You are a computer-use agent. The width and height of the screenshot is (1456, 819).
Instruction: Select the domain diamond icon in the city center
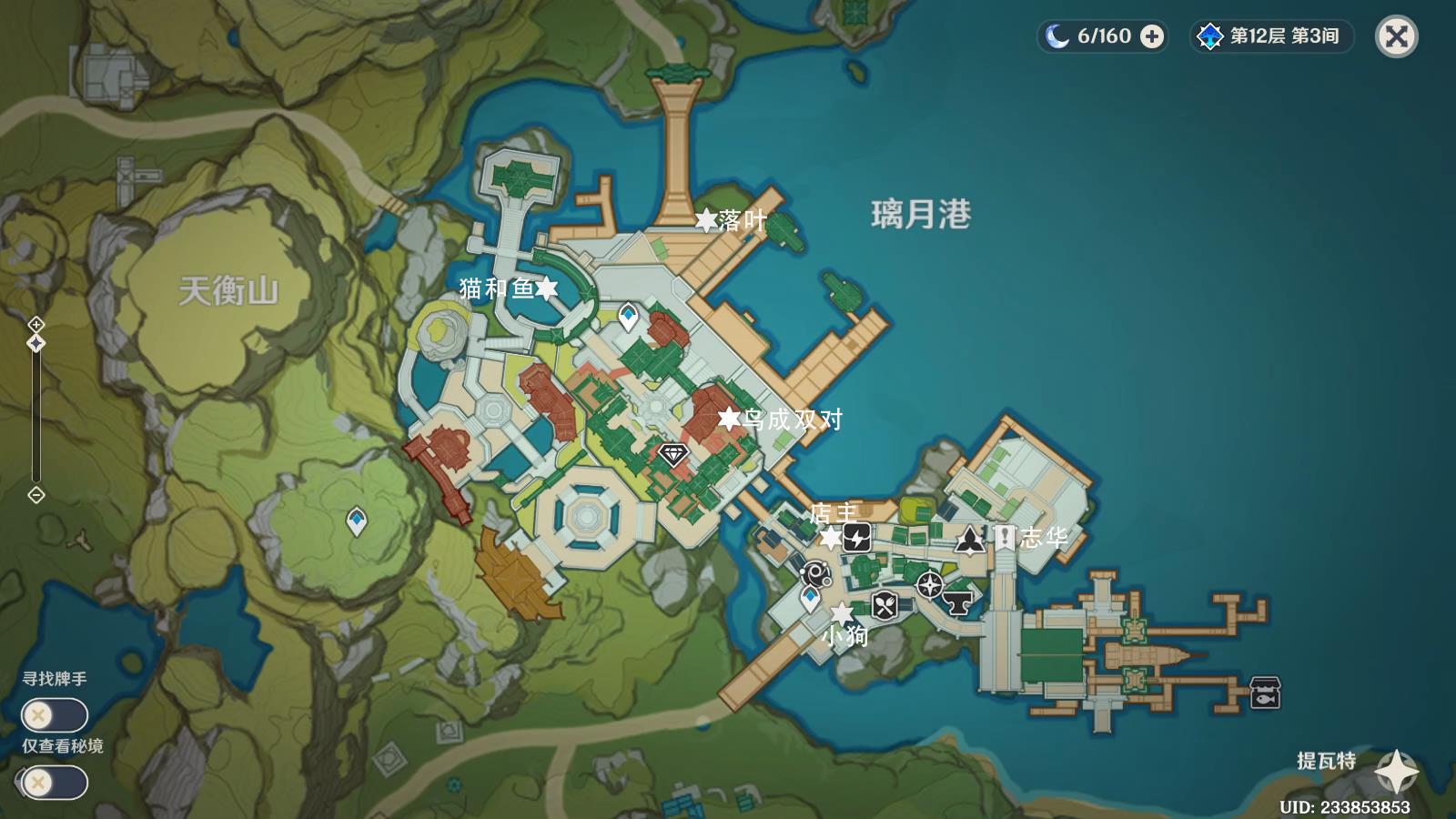(672, 452)
